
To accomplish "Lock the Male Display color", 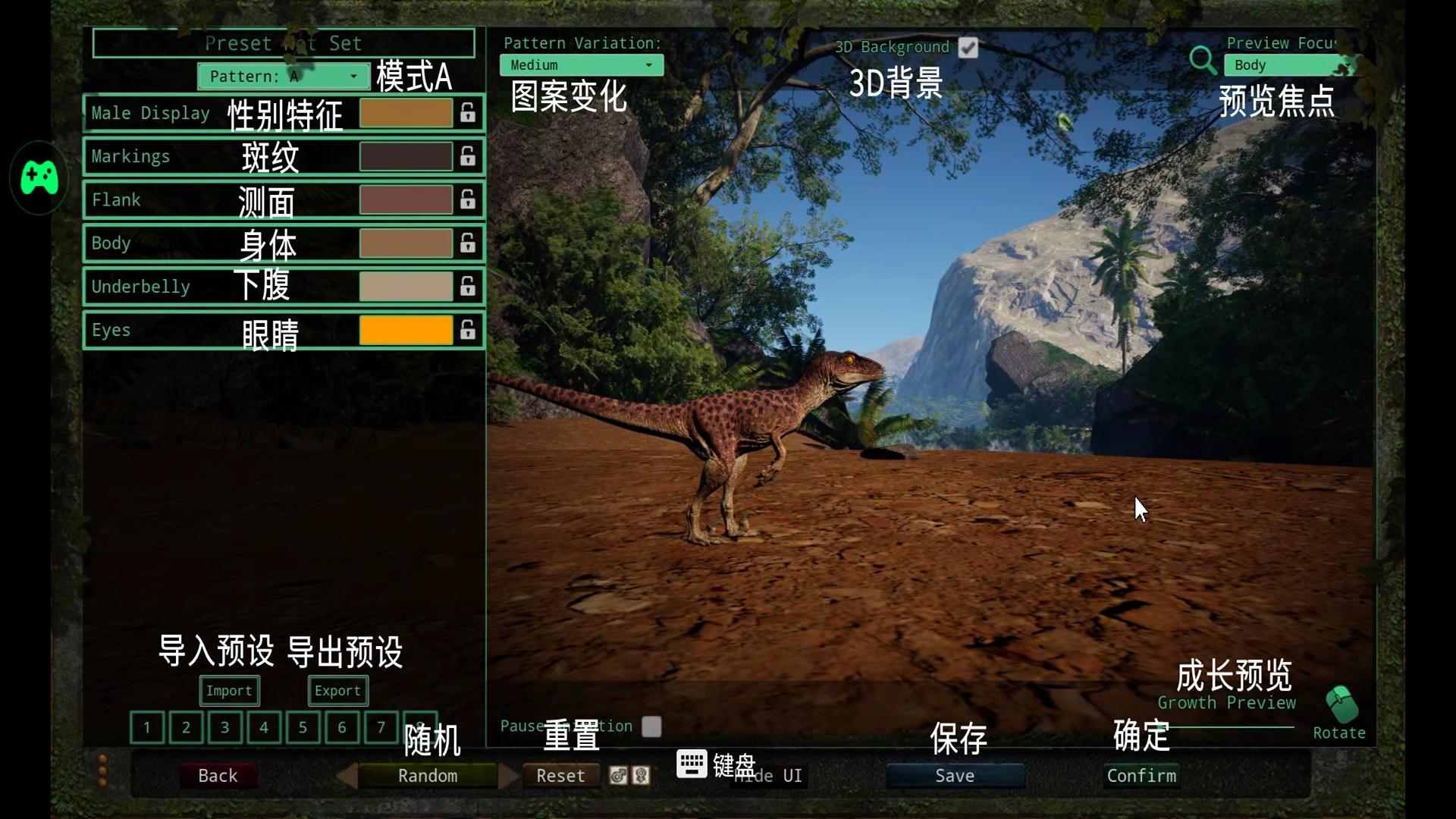I will click(468, 113).
